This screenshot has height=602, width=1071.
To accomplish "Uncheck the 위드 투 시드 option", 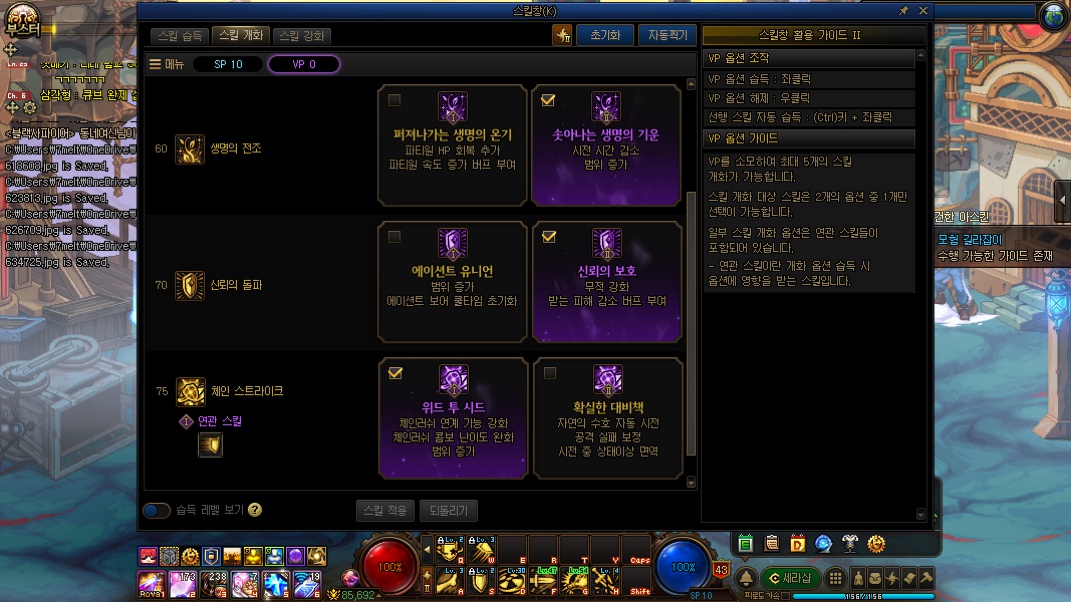I will tap(395, 373).
